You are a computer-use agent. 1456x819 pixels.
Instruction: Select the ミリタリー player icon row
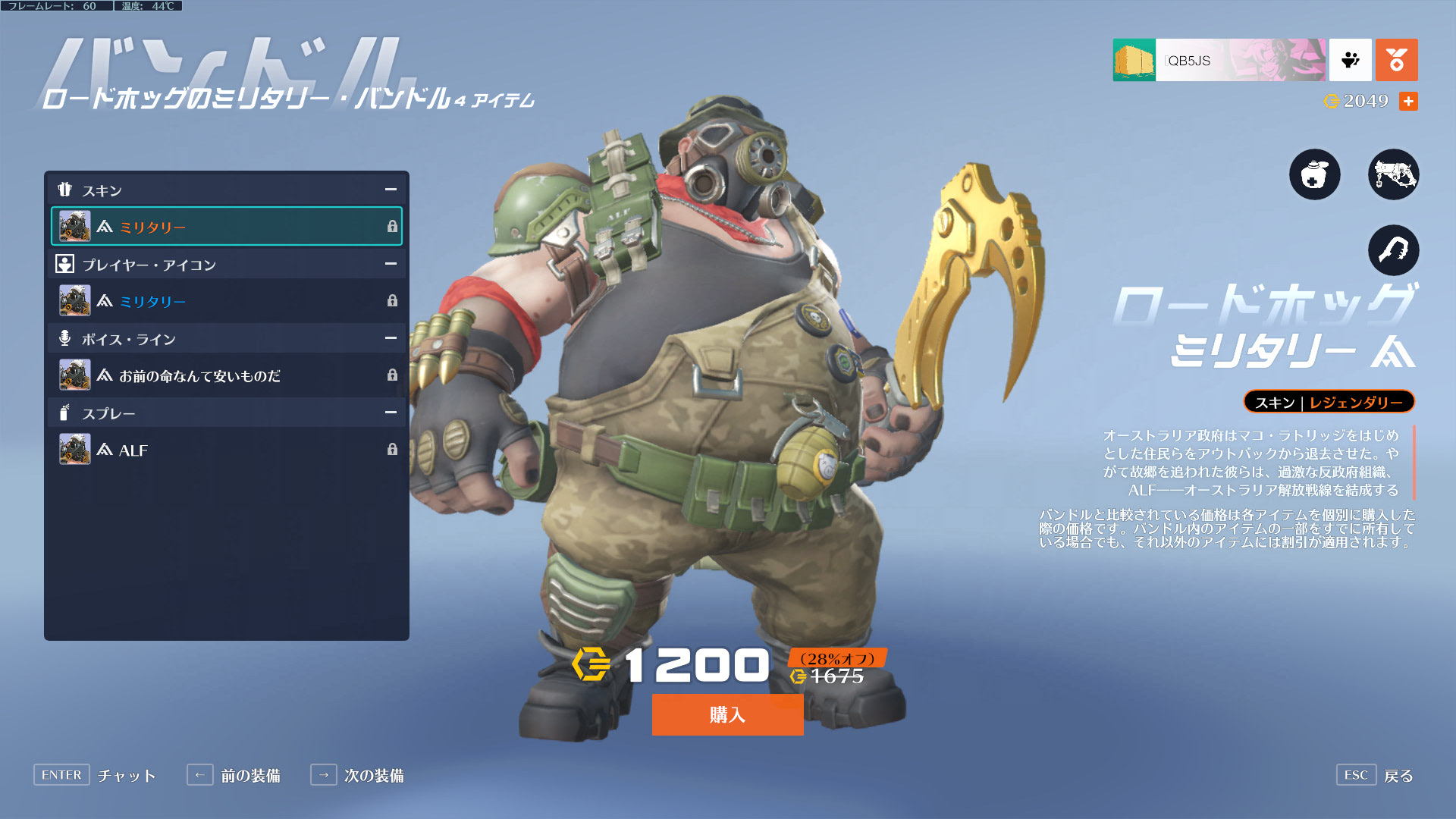[226, 301]
